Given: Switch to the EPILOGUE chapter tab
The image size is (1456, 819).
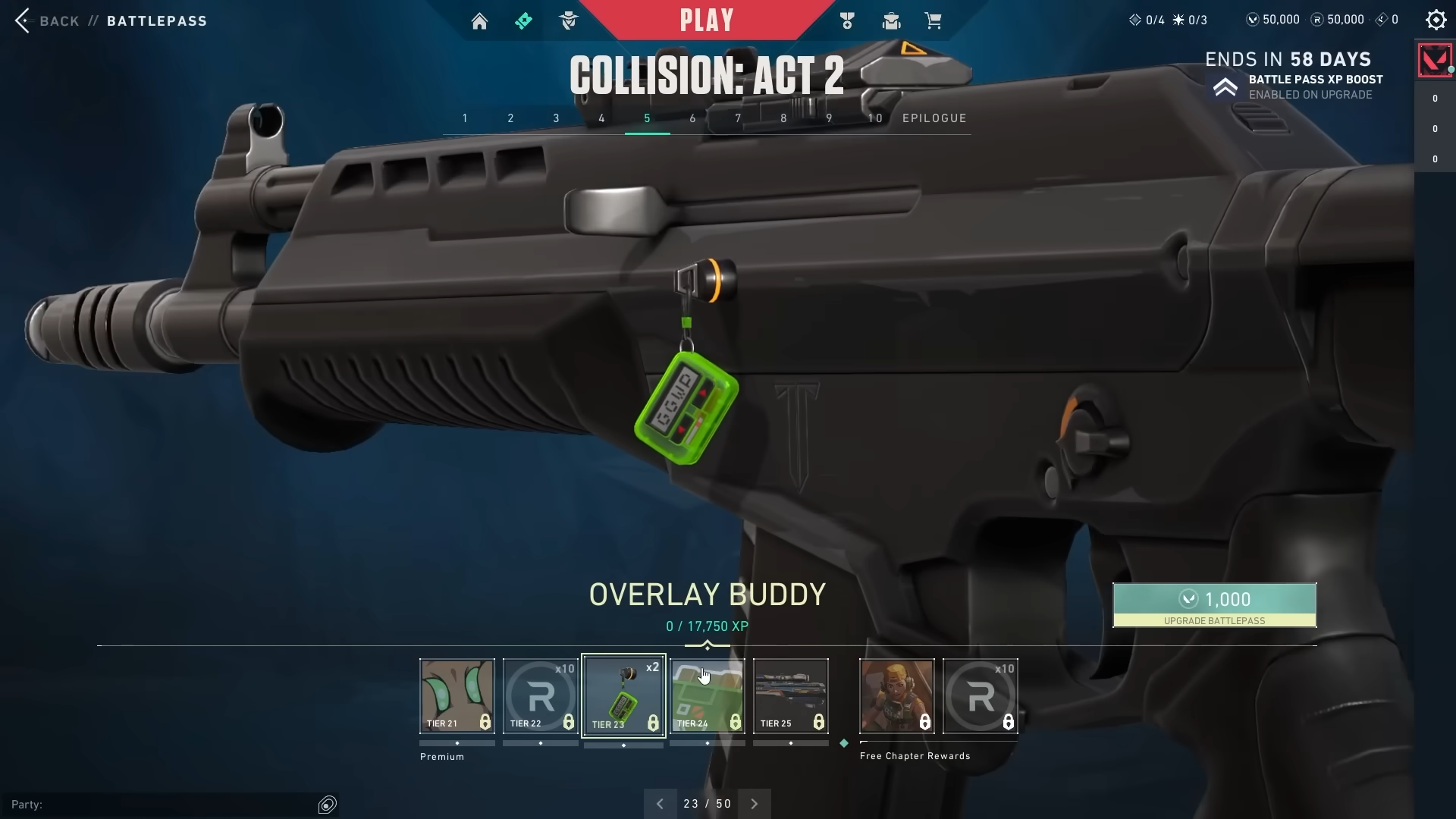Looking at the screenshot, I should [934, 118].
